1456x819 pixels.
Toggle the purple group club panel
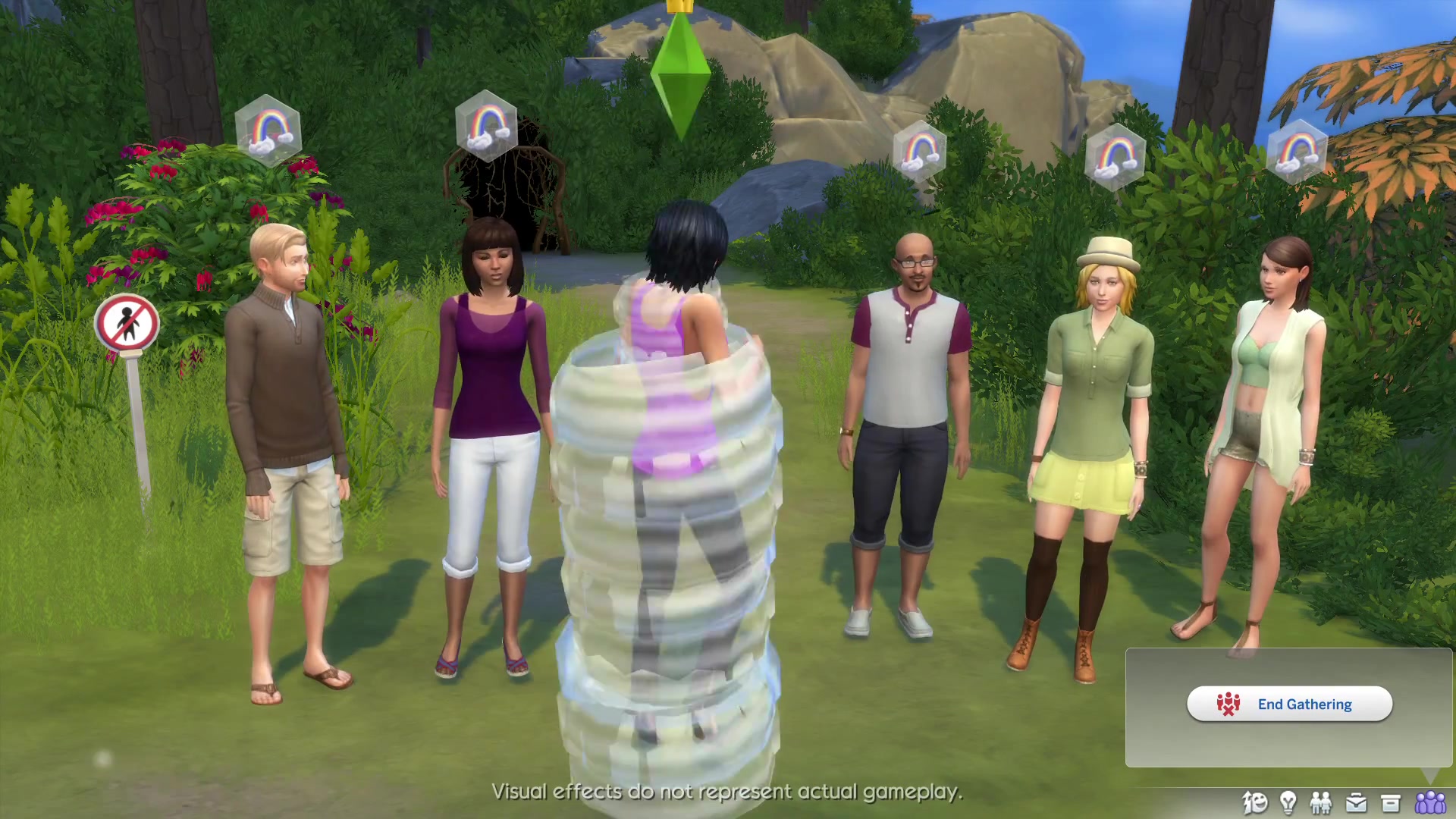[1430, 802]
